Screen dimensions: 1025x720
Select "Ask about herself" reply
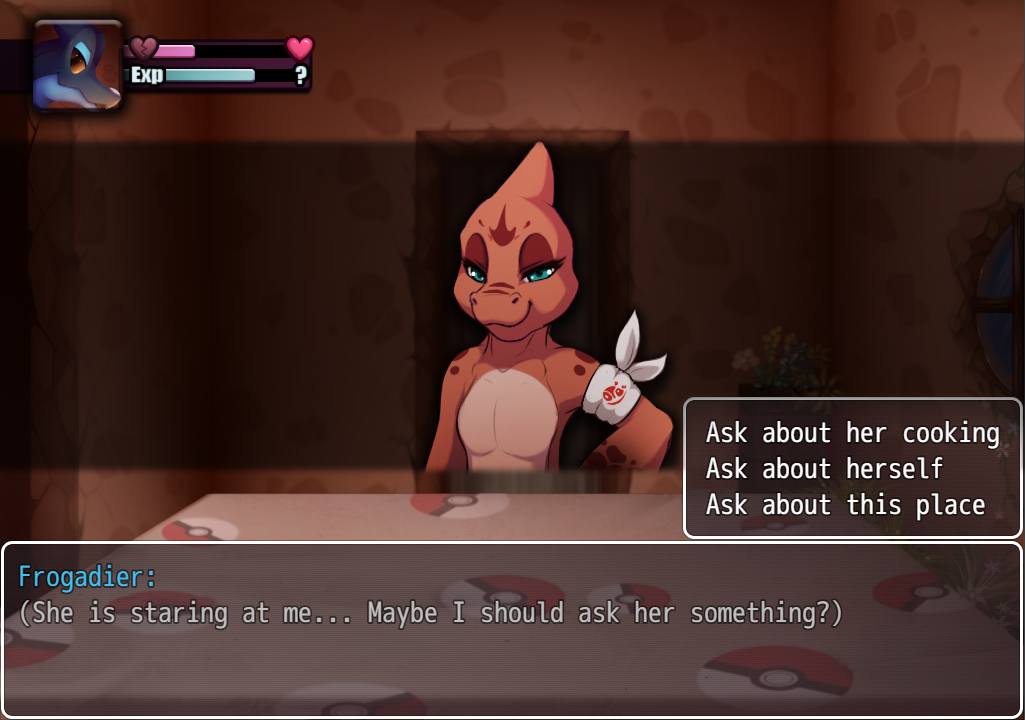pyautogui.click(x=824, y=469)
